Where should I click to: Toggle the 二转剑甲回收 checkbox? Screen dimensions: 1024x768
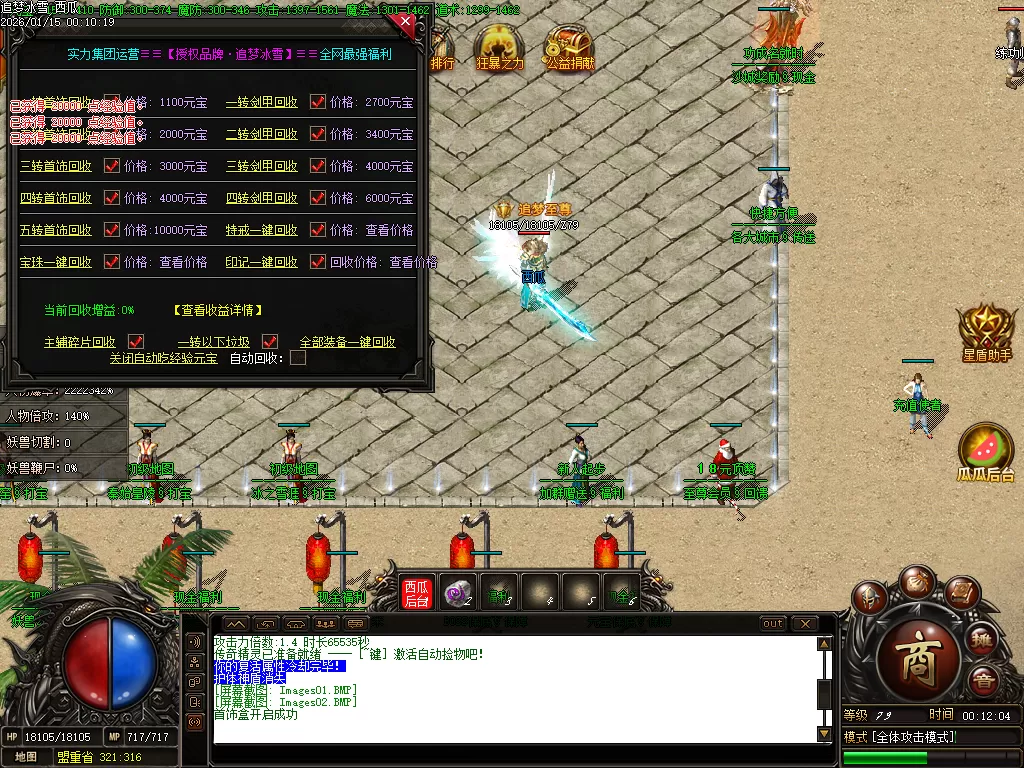tap(318, 134)
